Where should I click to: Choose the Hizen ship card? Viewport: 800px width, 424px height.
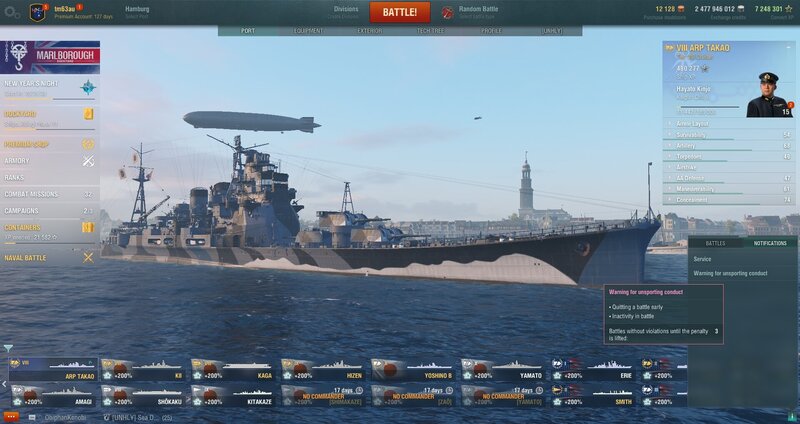pyautogui.click(x=323, y=369)
